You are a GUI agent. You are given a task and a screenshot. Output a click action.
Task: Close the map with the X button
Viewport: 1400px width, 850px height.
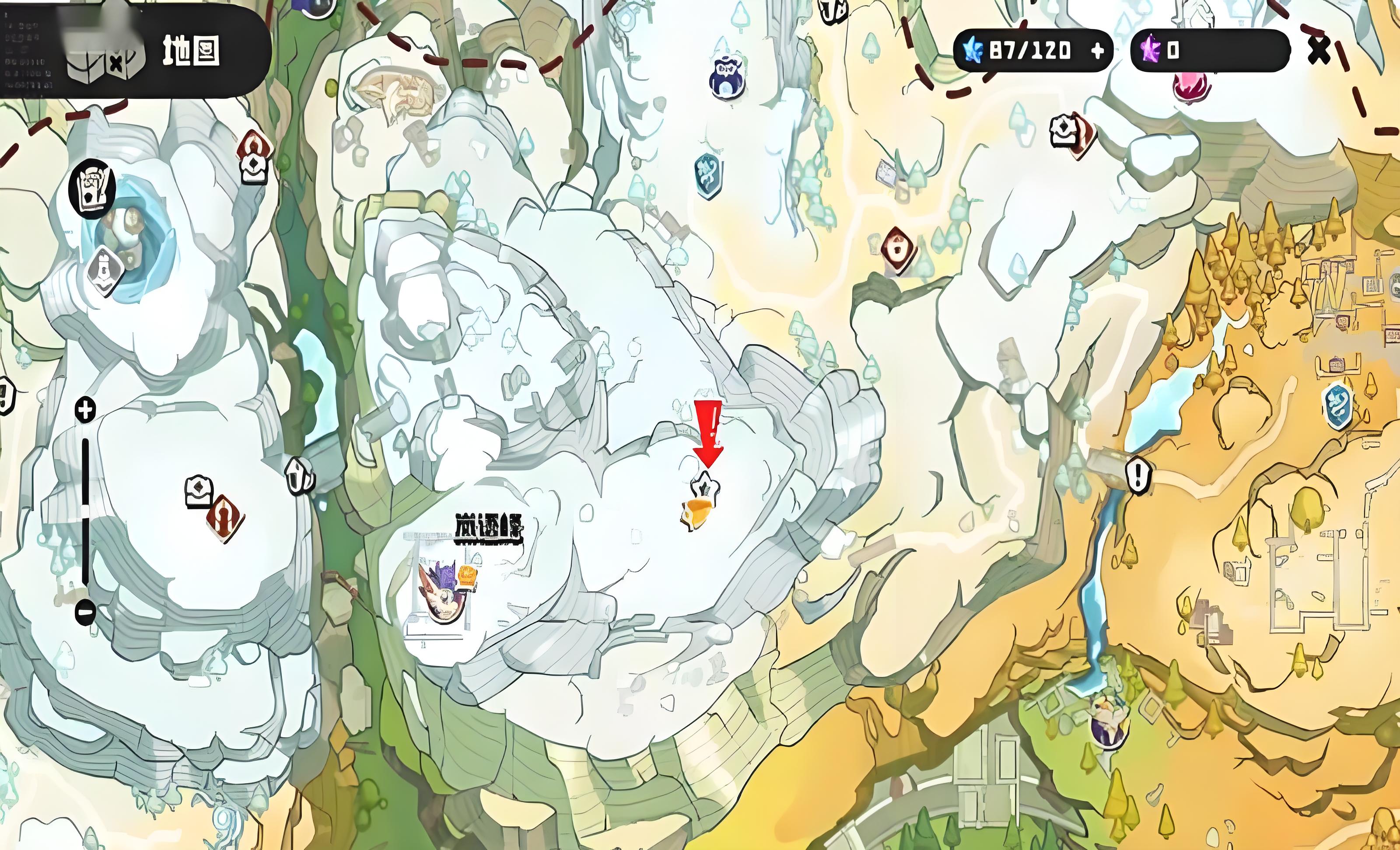(1319, 51)
